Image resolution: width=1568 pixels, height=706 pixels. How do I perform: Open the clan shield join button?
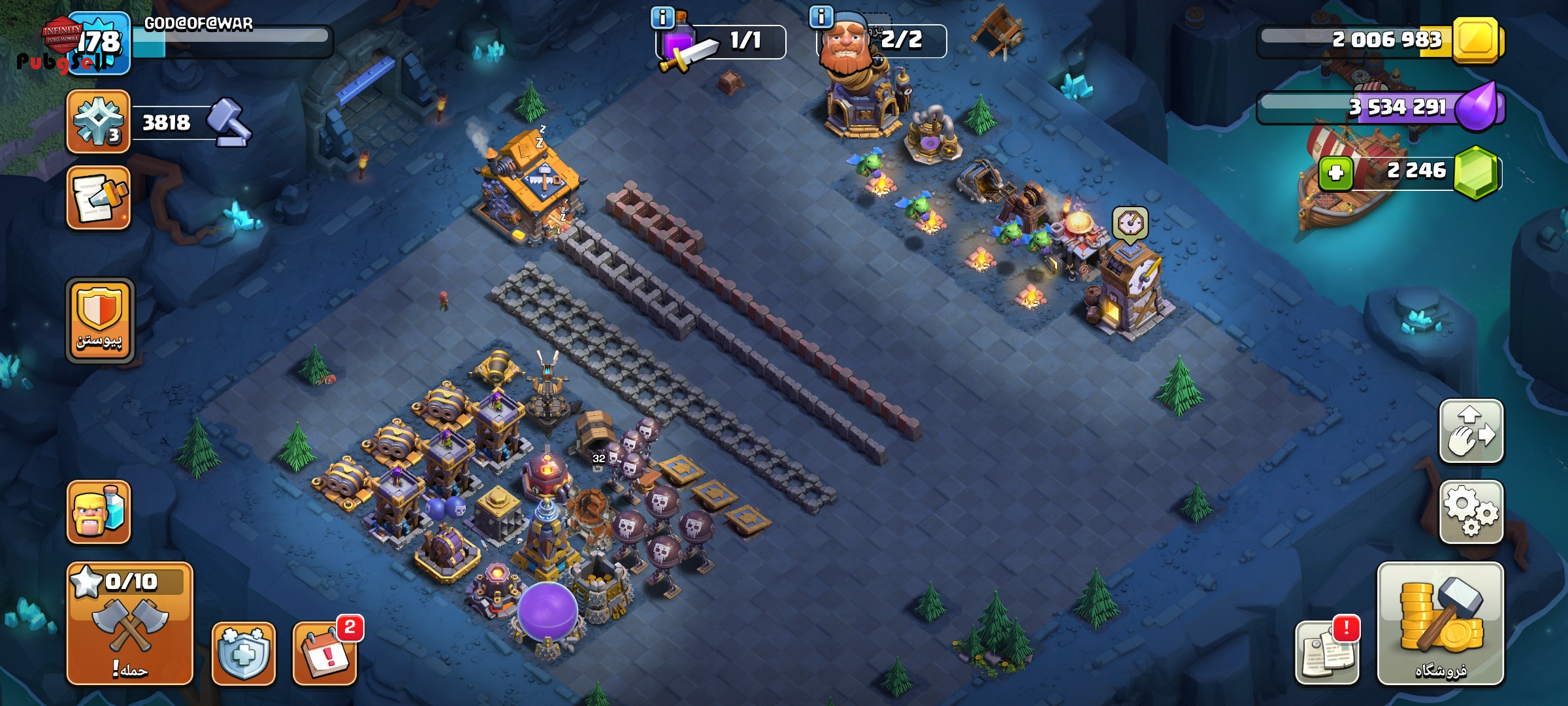[x=100, y=320]
